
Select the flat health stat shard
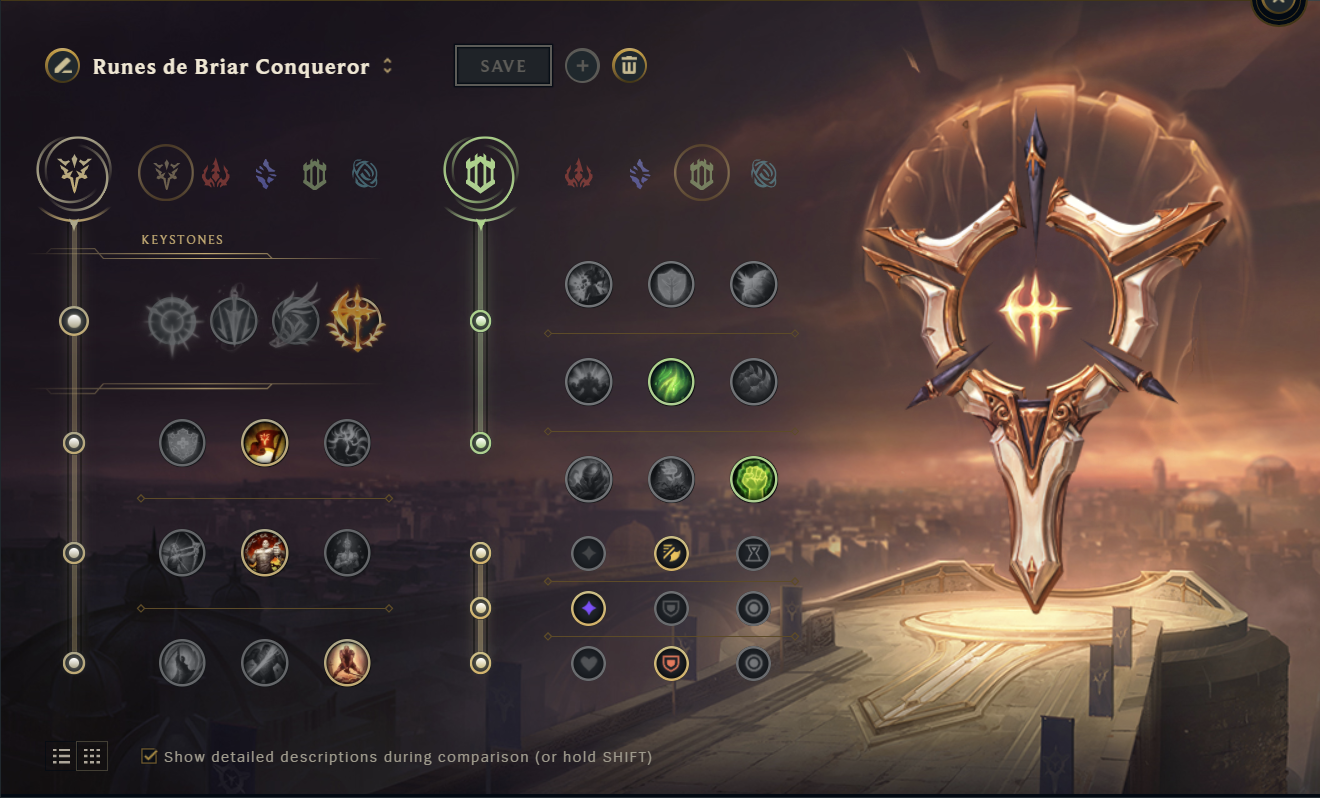click(588, 663)
